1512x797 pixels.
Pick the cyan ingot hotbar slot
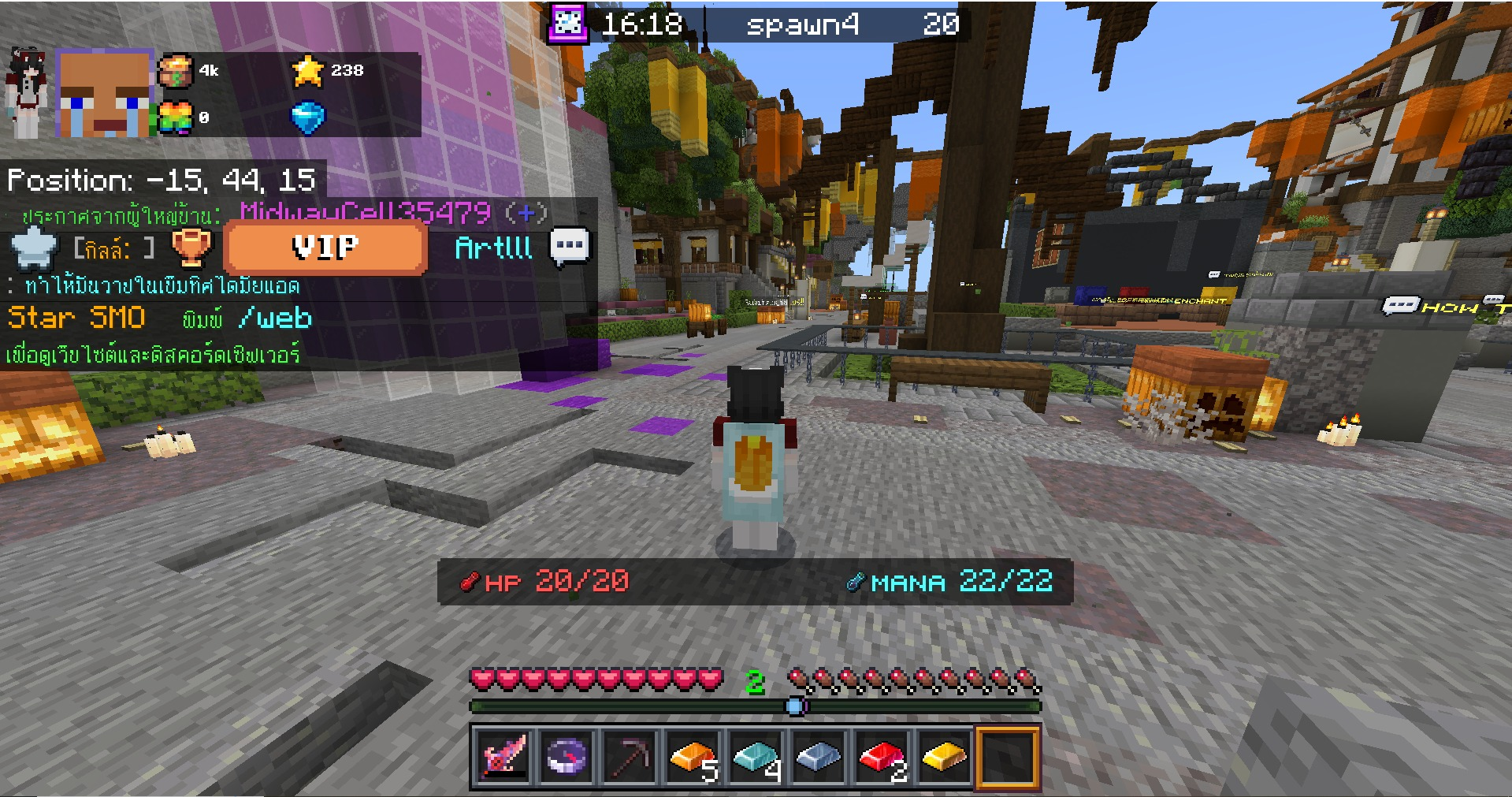tap(756, 758)
